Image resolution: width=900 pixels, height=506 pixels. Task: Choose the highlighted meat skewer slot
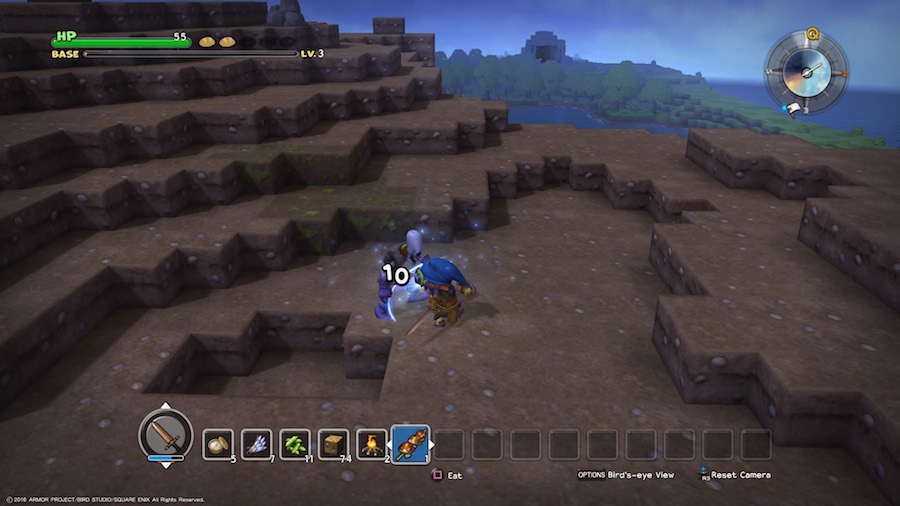pos(411,443)
